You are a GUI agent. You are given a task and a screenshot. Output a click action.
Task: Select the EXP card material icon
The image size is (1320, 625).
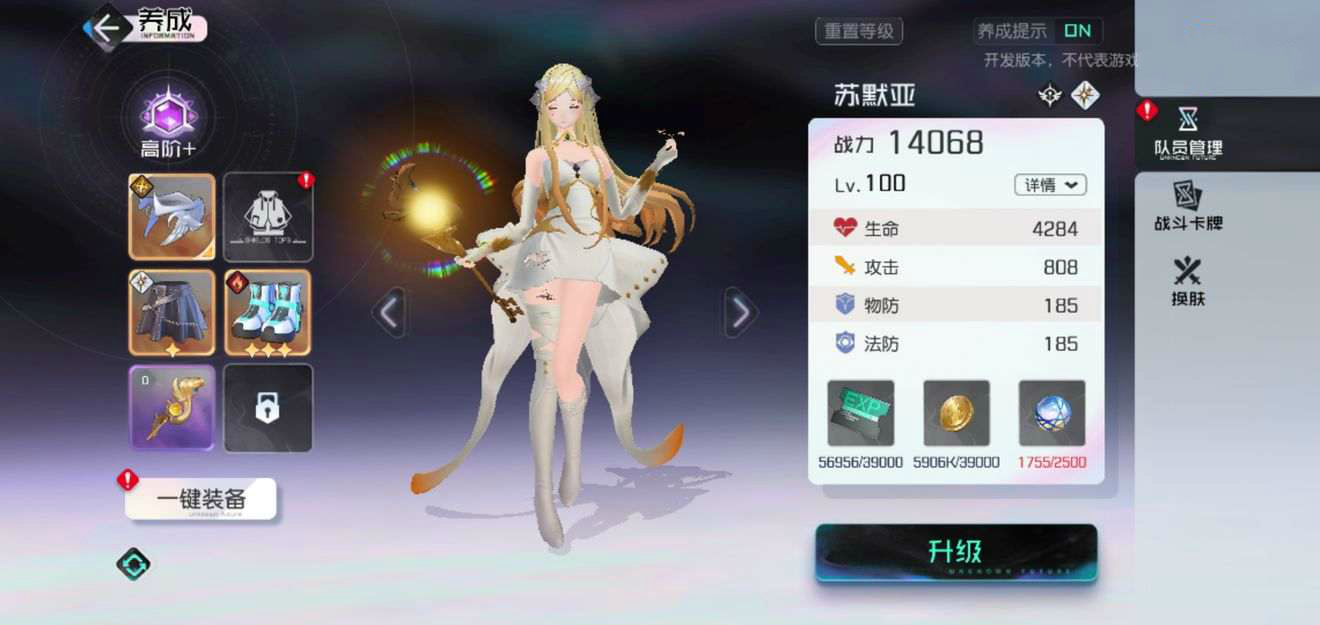860,413
